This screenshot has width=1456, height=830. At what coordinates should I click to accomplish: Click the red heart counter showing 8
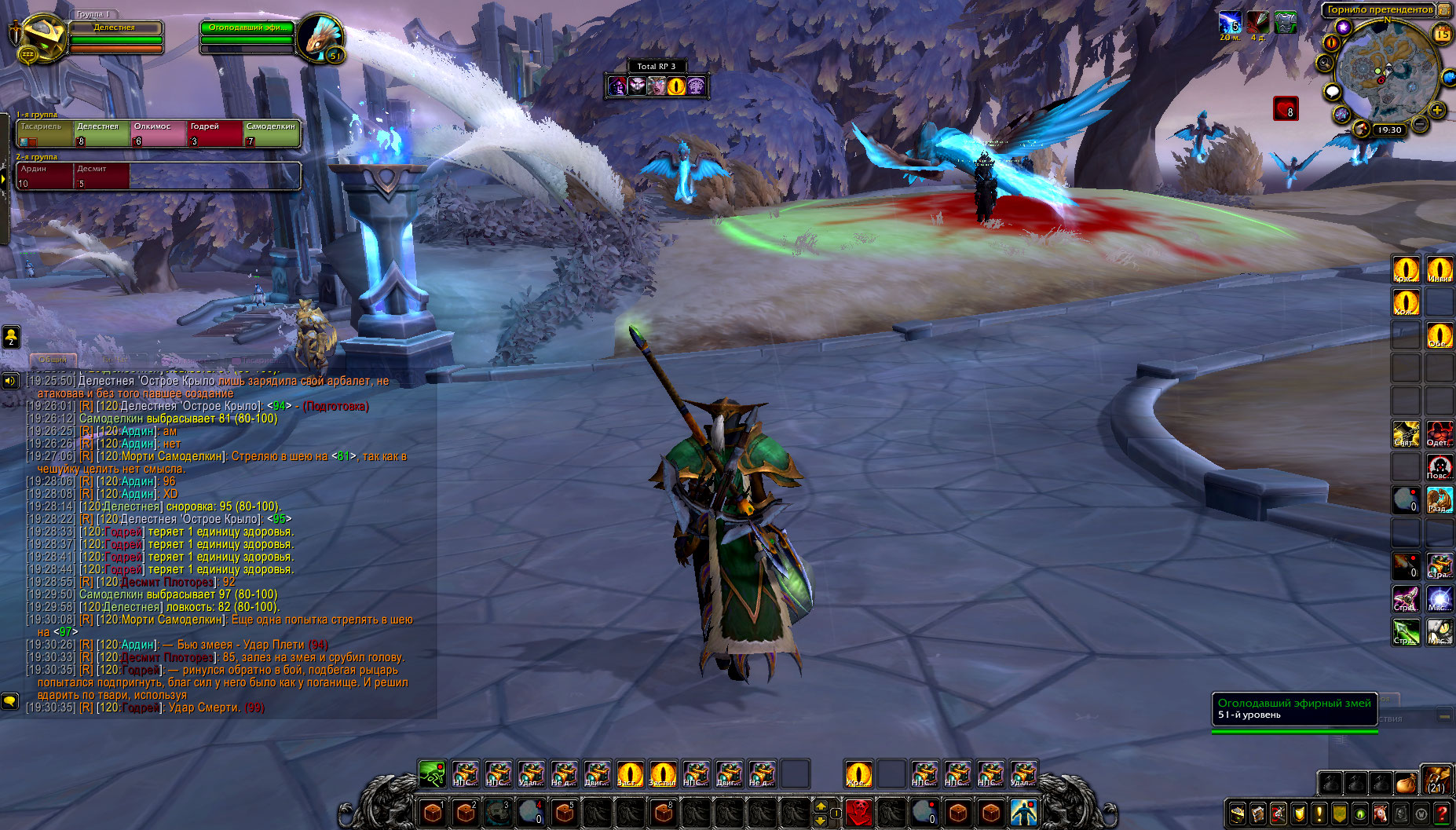pos(1286,109)
